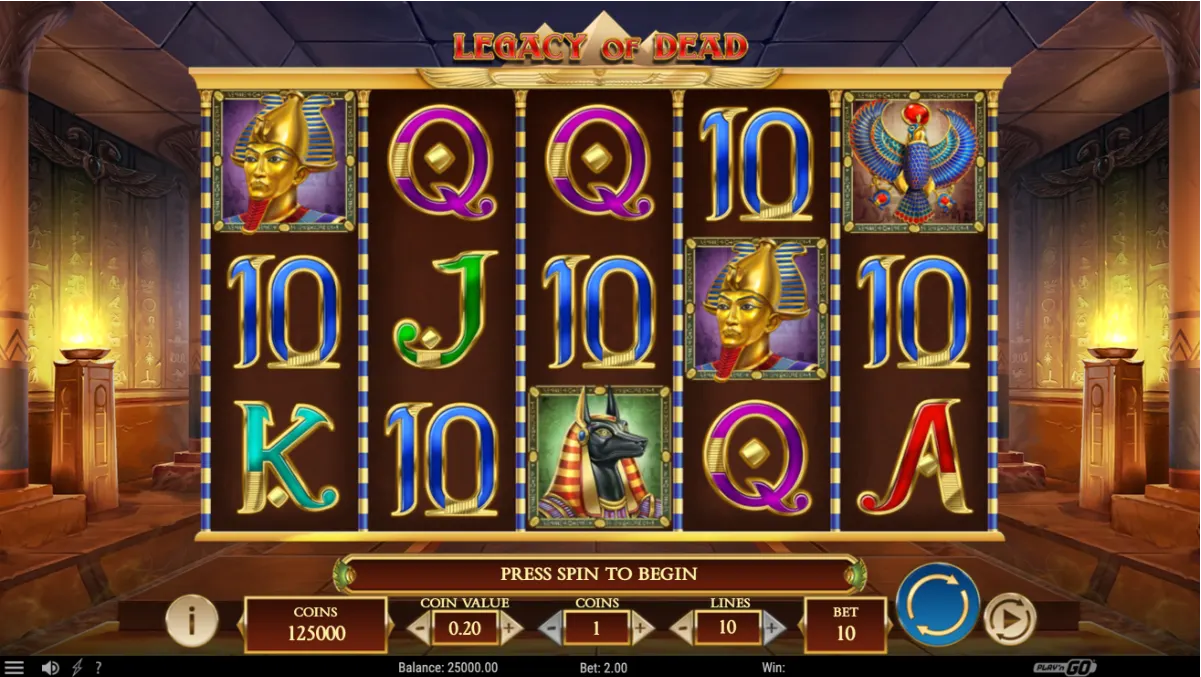Toggle the sound speaker icon

[50, 667]
